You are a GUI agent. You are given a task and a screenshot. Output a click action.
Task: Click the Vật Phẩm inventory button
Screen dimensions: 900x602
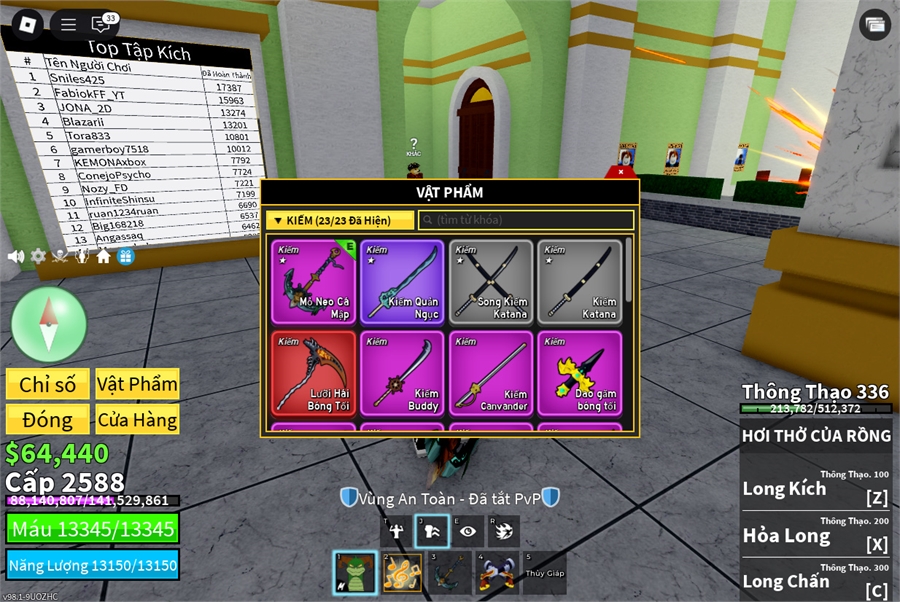coord(137,384)
